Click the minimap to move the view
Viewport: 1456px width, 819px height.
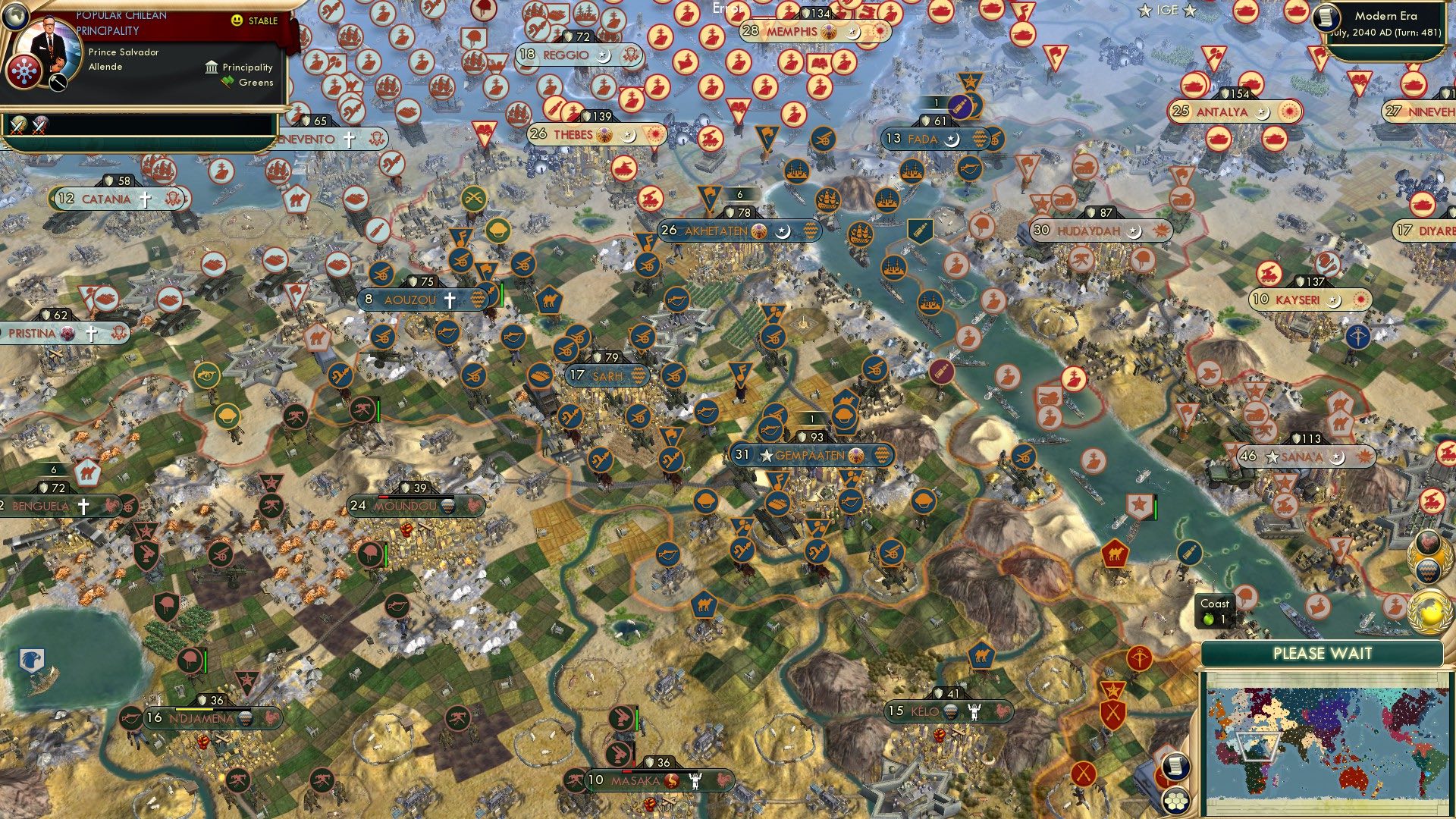click(x=1327, y=743)
